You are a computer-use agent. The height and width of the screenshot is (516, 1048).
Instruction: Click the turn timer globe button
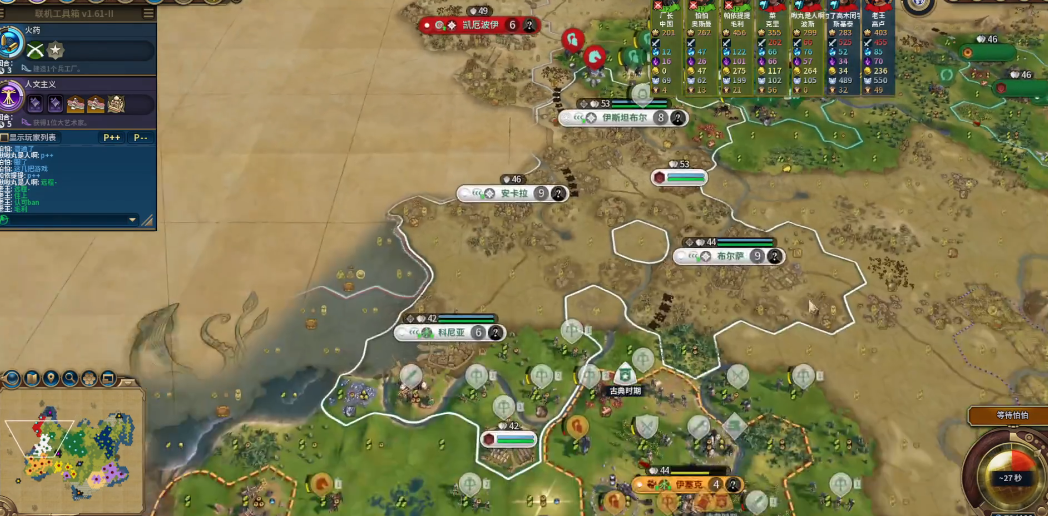click(1006, 477)
